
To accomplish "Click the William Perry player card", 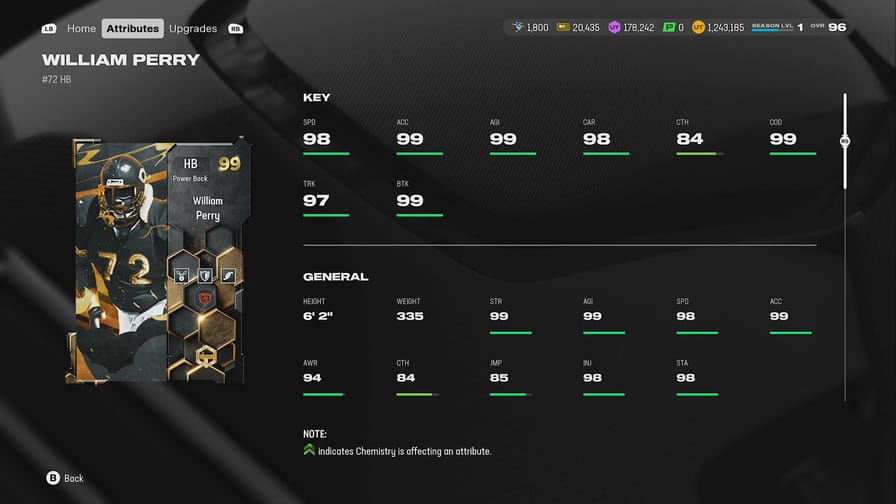I will (x=159, y=261).
